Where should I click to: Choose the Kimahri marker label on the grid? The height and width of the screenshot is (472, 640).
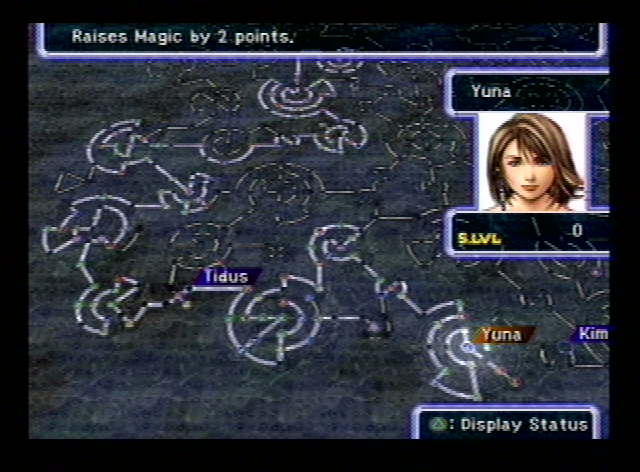(592, 334)
